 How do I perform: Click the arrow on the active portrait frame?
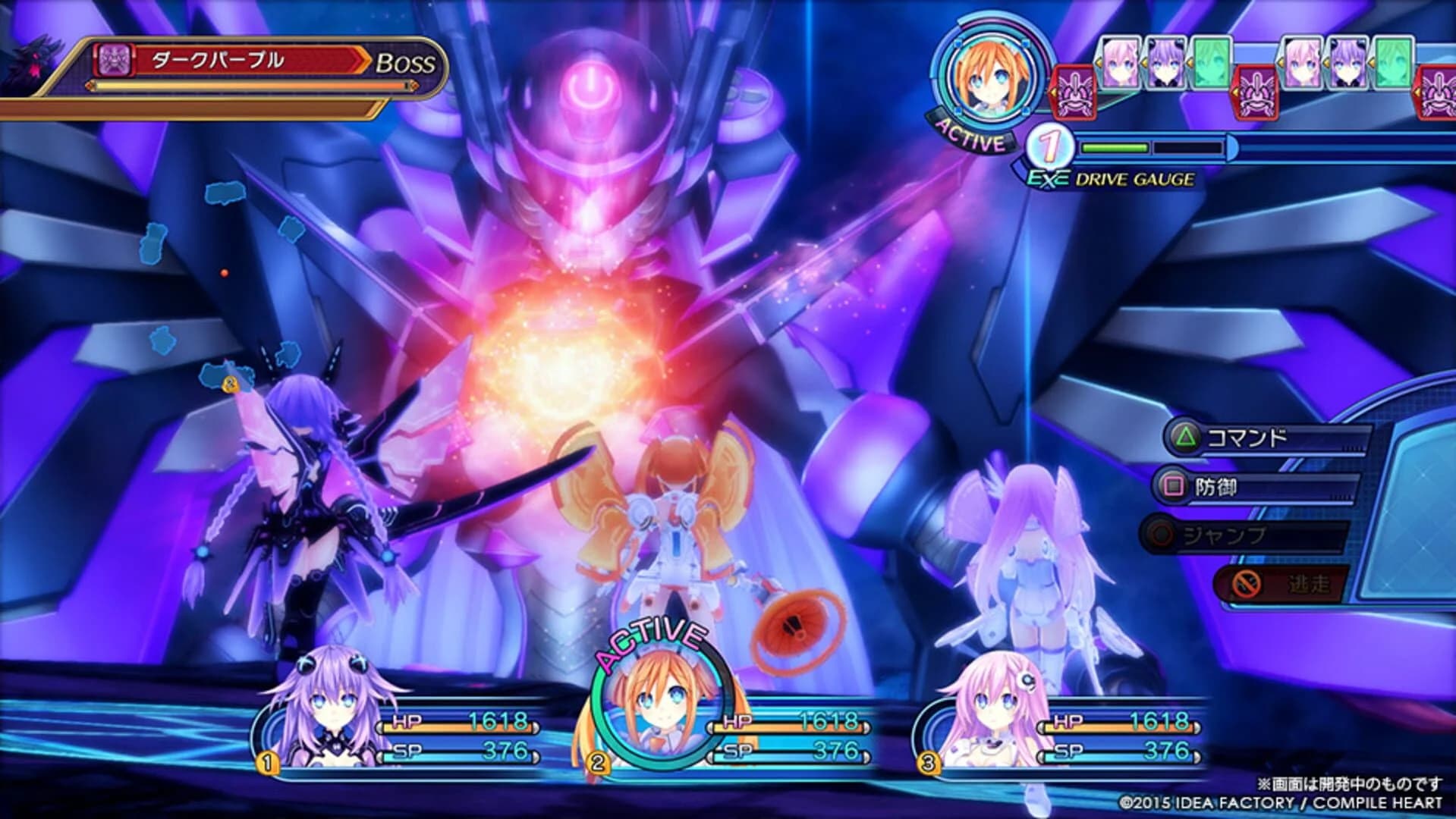(x=1053, y=91)
